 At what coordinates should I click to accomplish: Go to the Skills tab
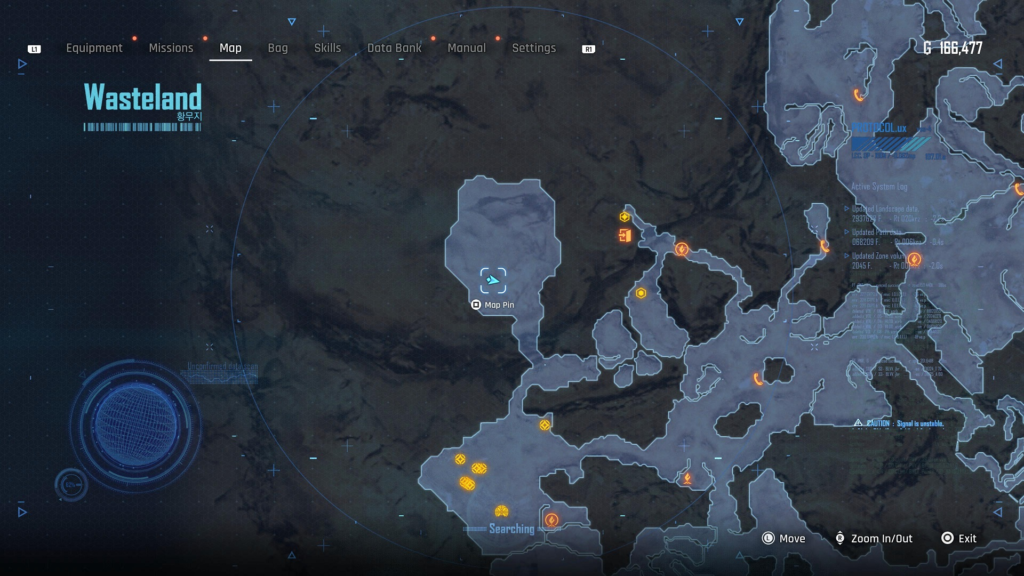(327, 48)
